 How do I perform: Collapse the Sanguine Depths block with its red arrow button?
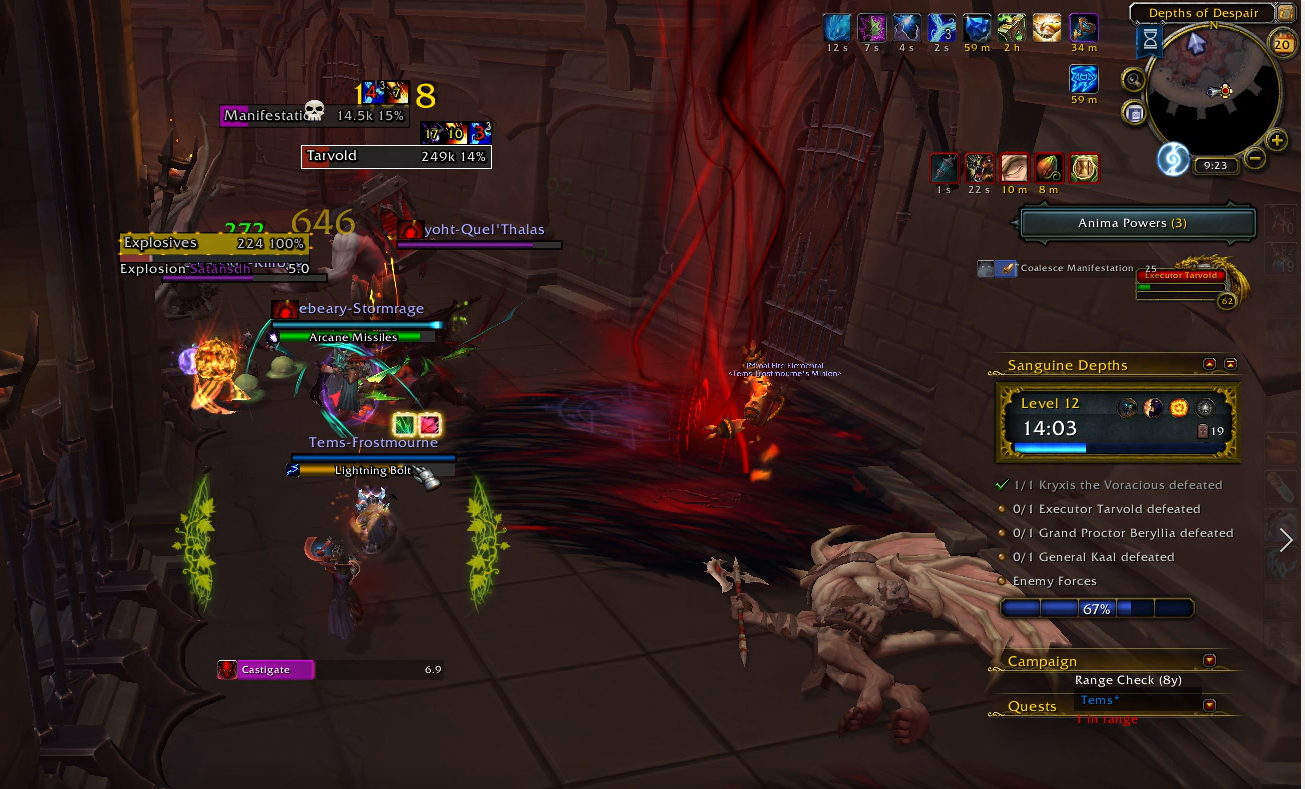[1209, 364]
